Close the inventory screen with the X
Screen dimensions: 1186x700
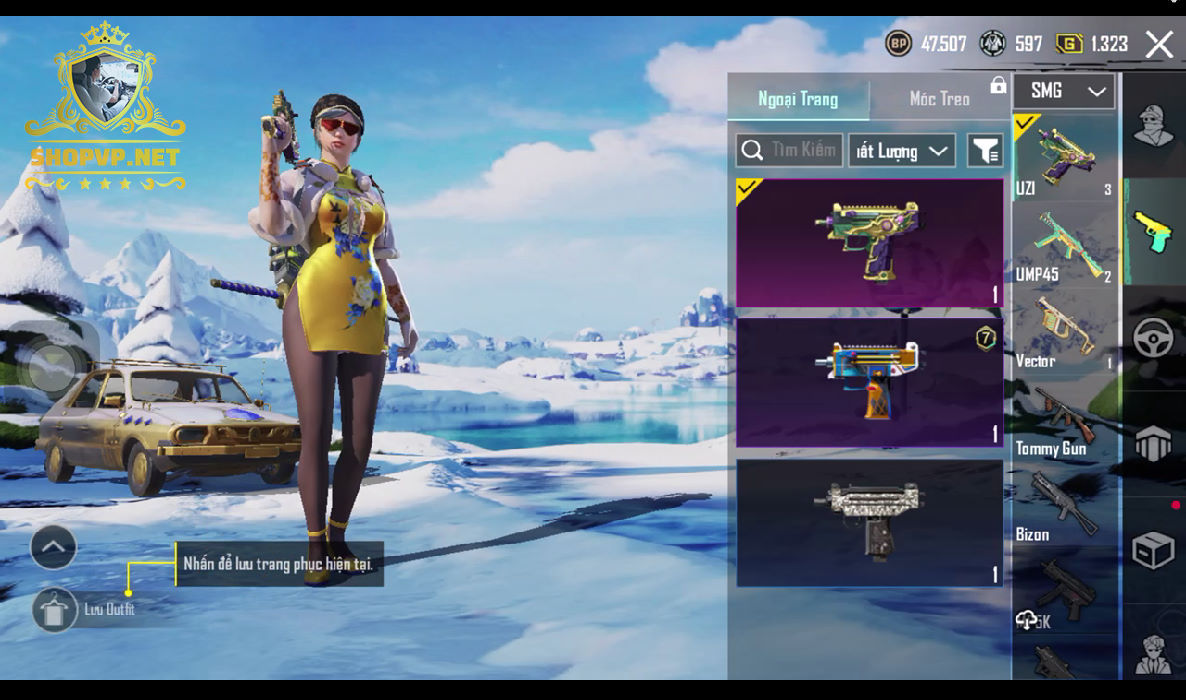point(1159,44)
